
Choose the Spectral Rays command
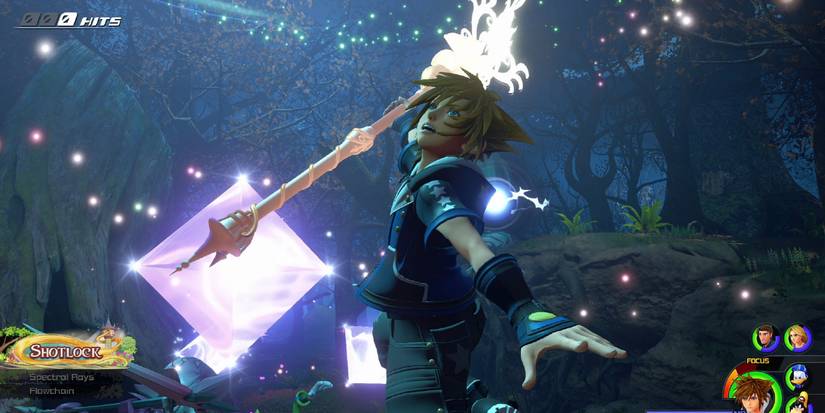61,377
